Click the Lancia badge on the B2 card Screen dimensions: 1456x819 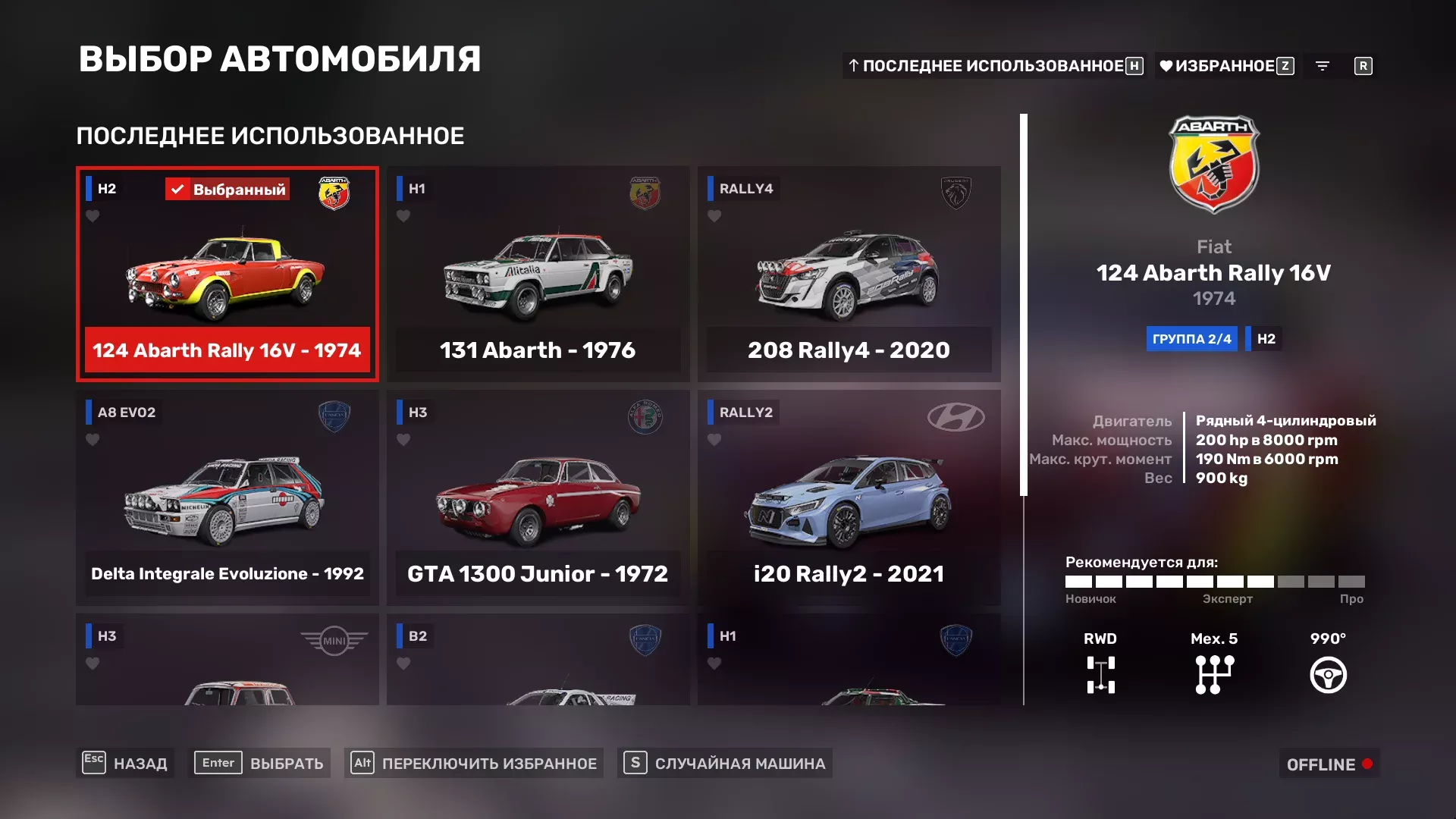pyautogui.click(x=647, y=641)
